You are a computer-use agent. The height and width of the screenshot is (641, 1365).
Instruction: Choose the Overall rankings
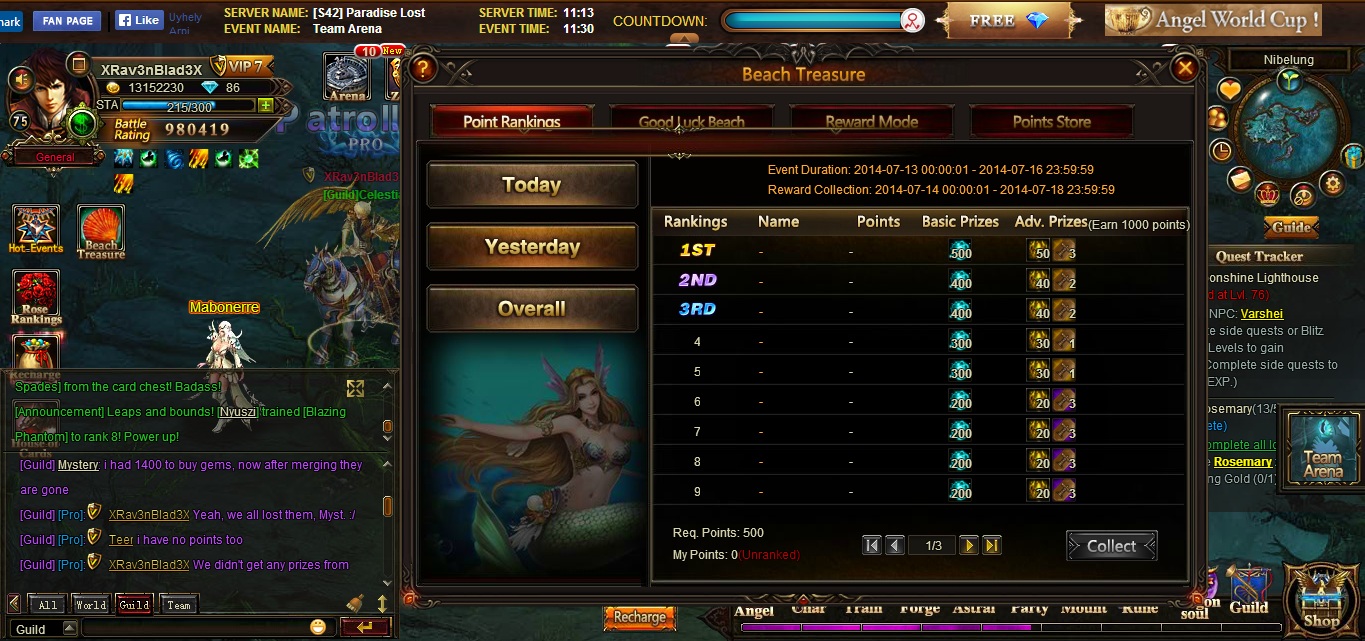click(532, 309)
